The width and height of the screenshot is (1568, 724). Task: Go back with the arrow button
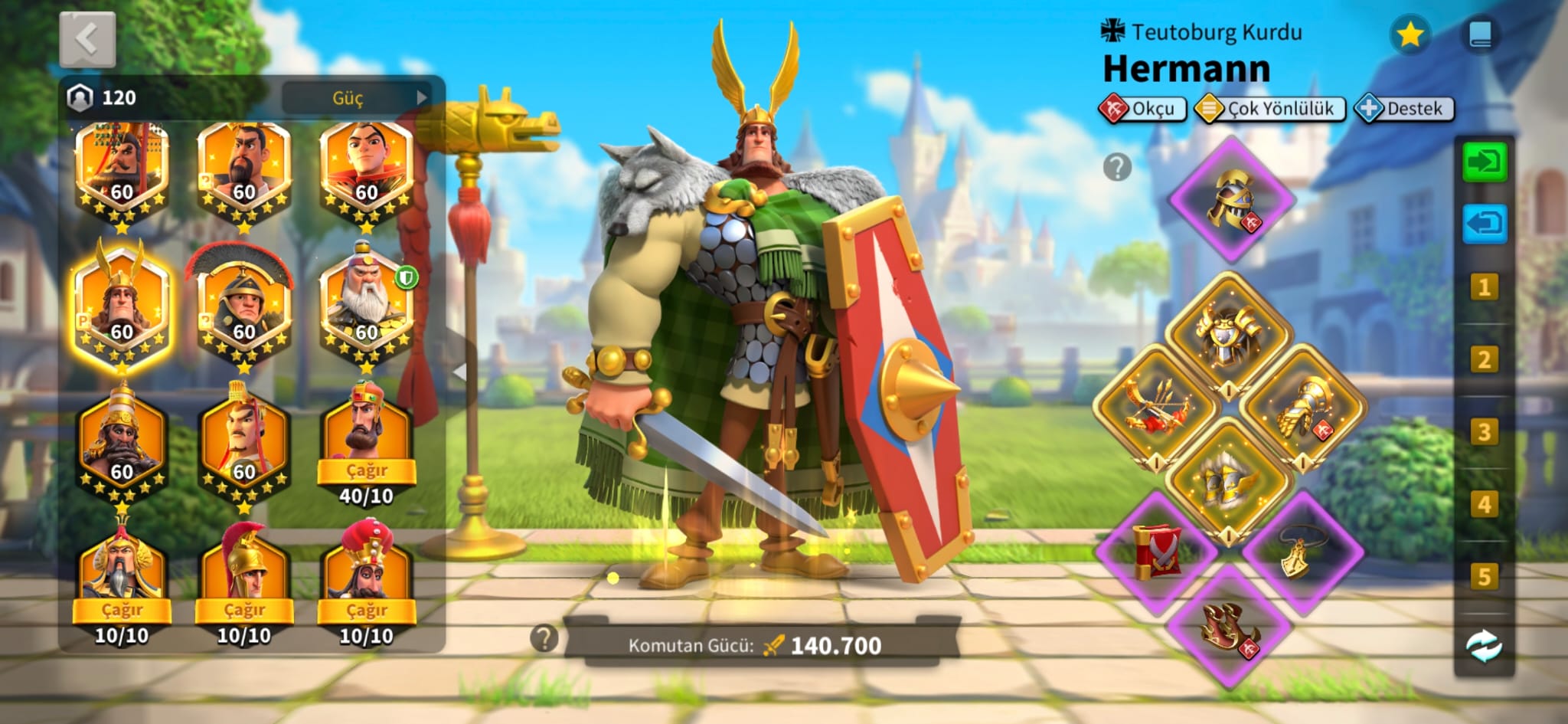coord(87,38)
